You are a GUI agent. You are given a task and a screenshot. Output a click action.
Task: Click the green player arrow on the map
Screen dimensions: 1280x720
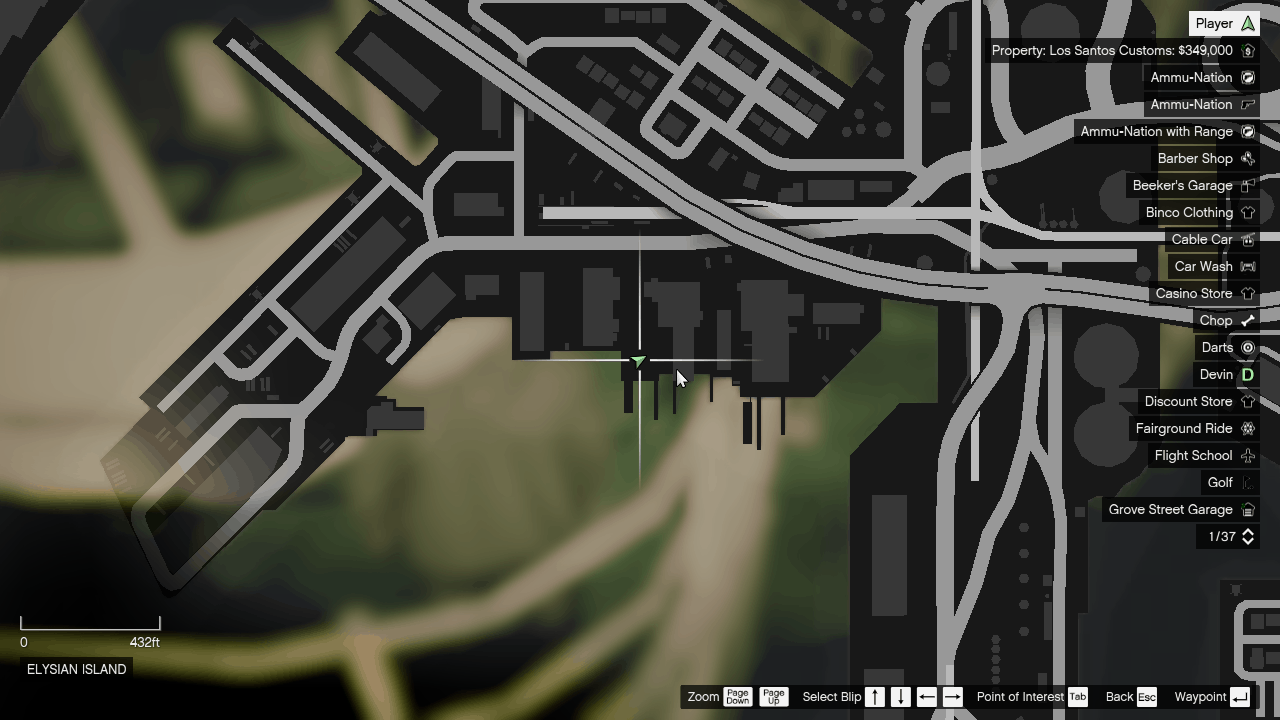[638, 361]
